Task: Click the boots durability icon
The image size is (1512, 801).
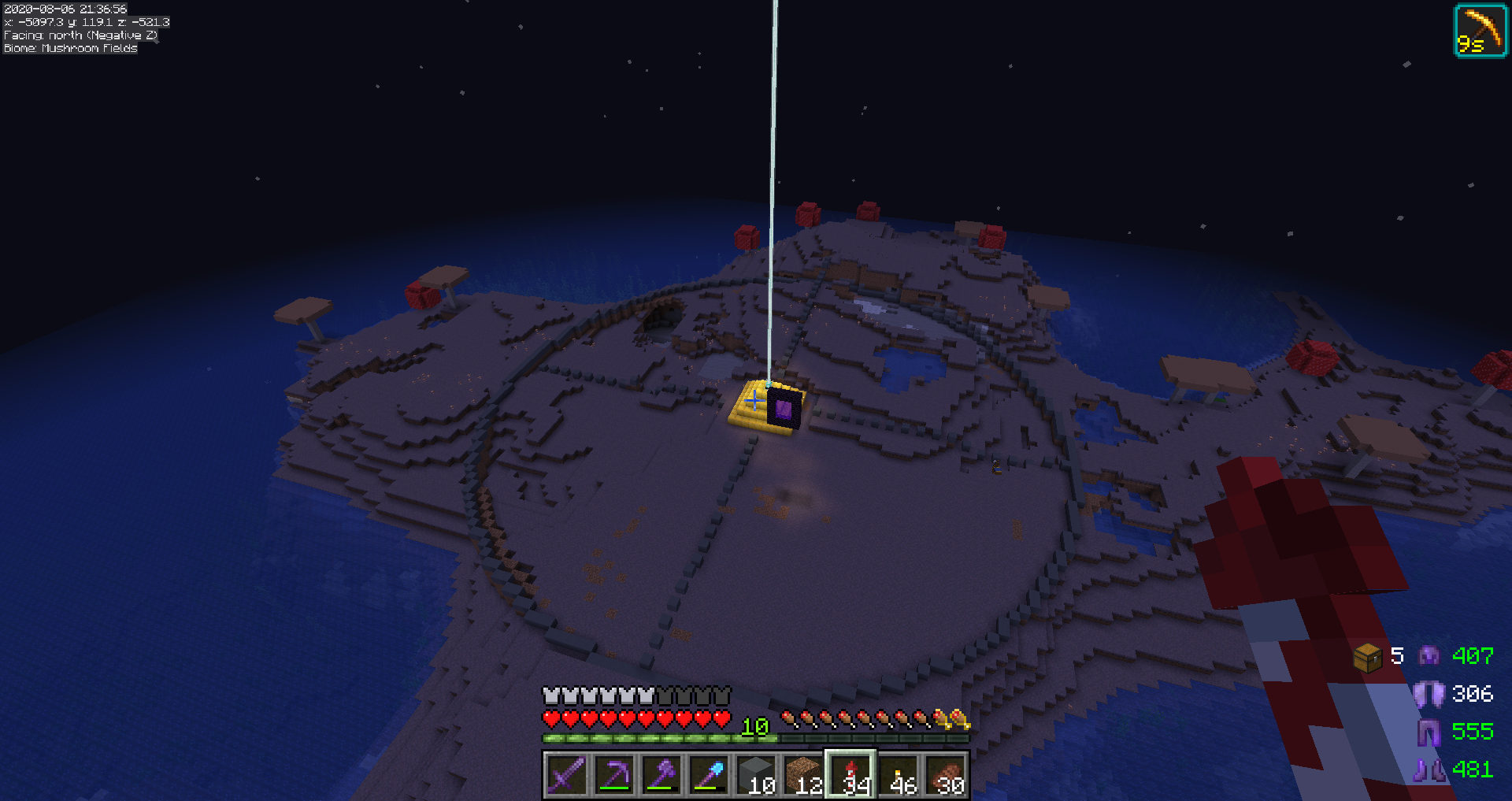Action: tap(1429, 769)
